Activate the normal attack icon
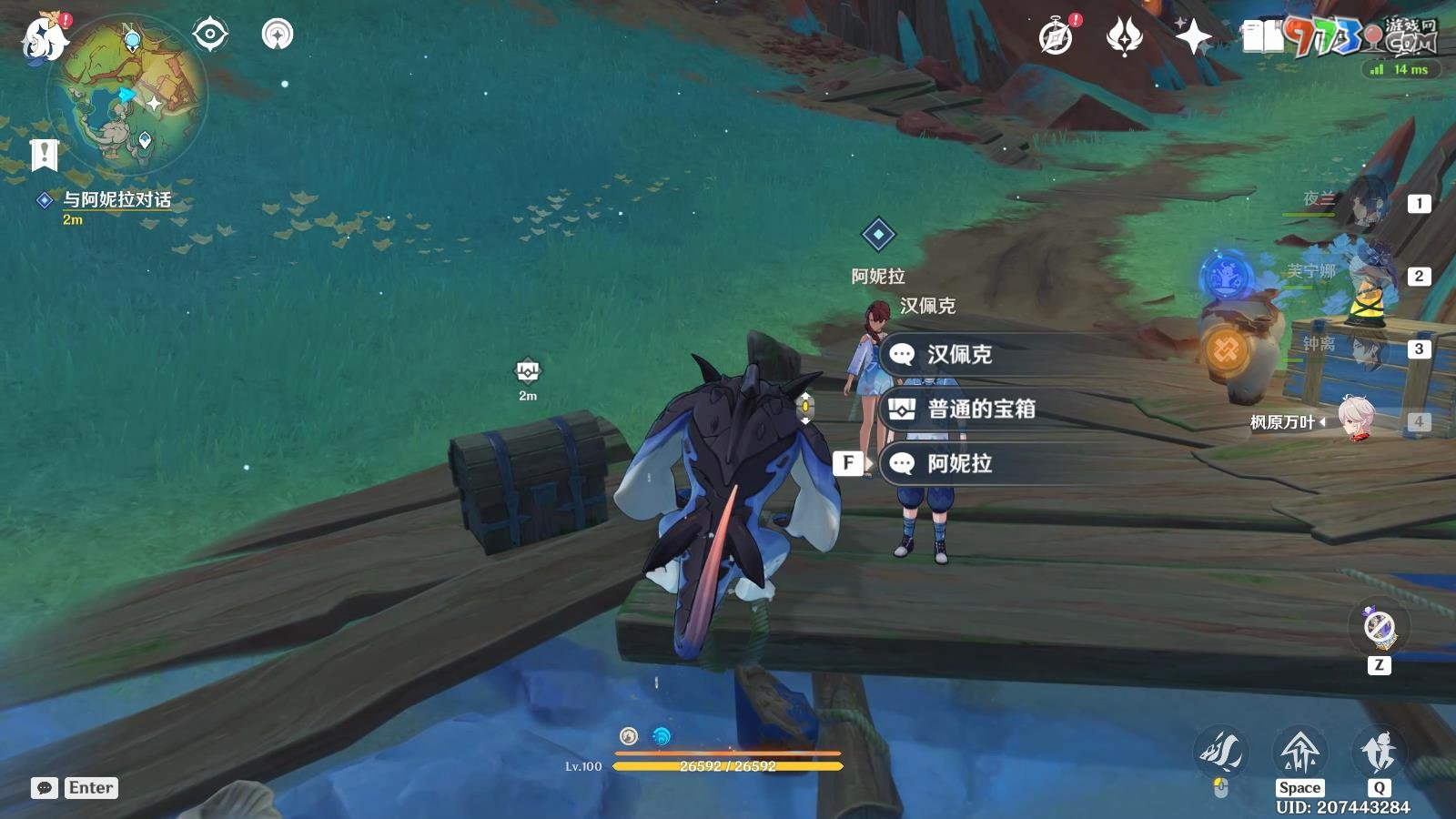Screen dimensions: 1456x819 pos(1220,752)
